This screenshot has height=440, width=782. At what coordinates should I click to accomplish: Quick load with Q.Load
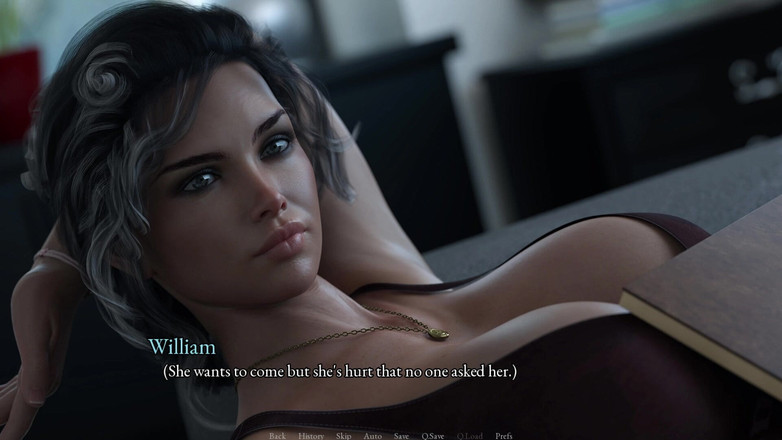coord(470,435)
